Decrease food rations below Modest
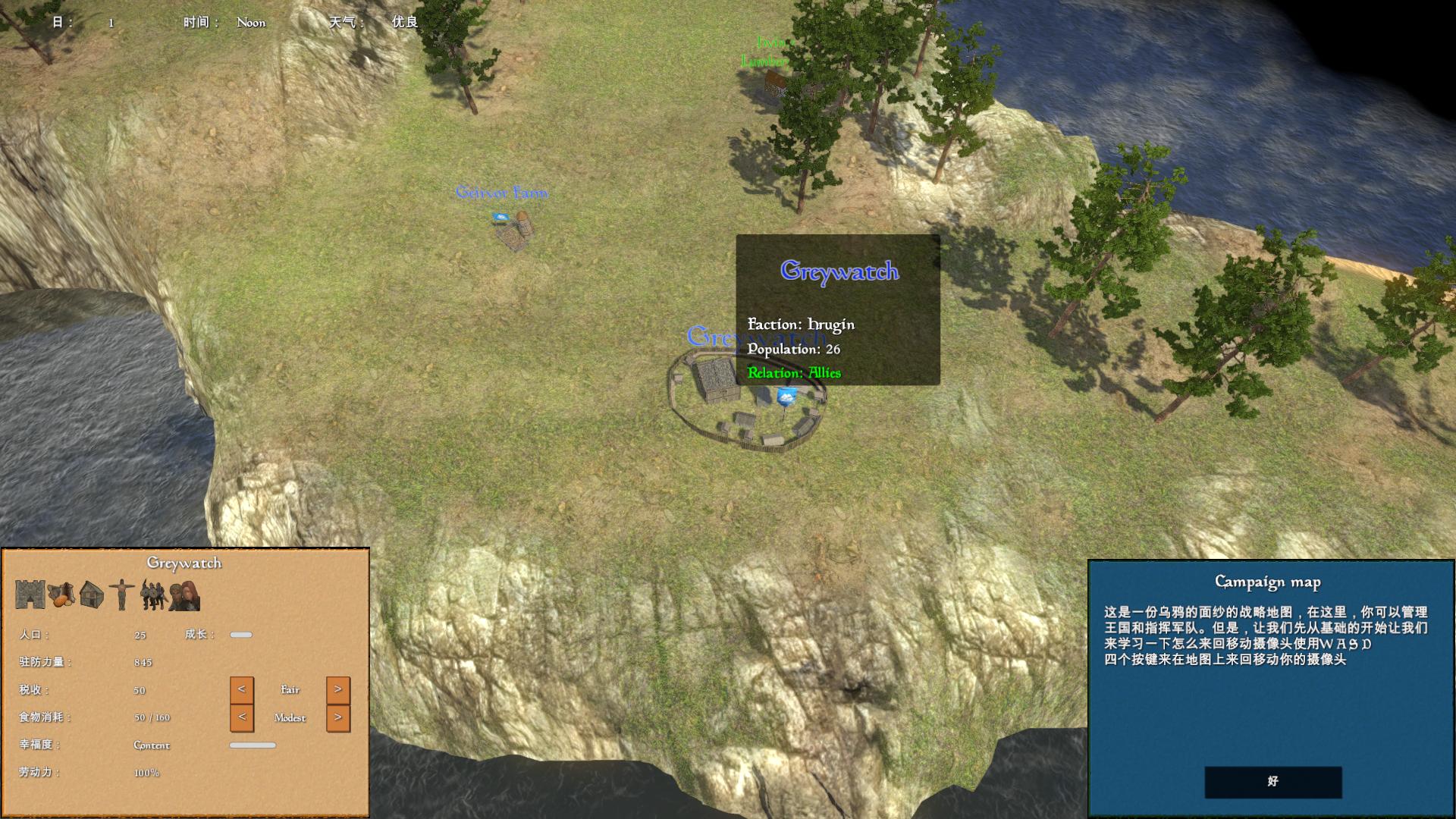The width and height of the screenshot is (1456, 819). point(241,717)
